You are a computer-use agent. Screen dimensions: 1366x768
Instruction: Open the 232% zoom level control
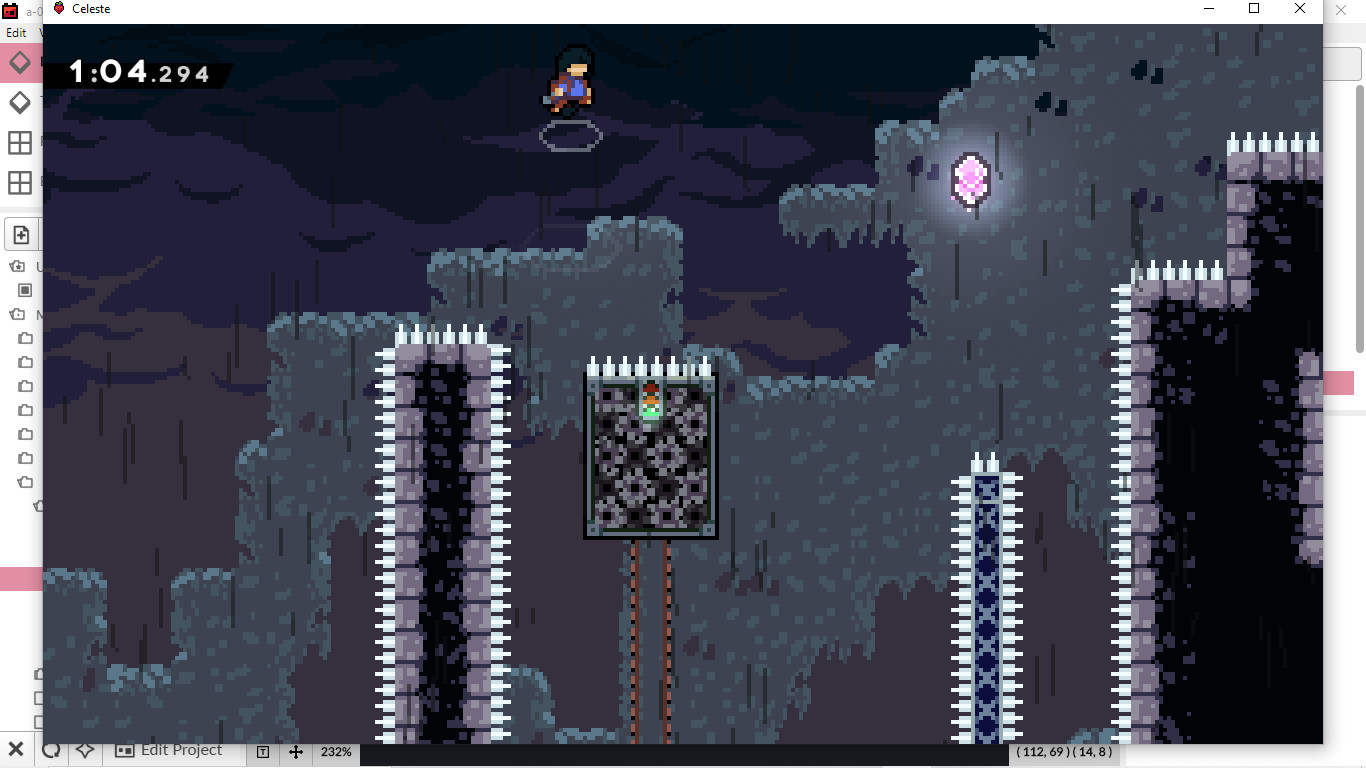[336, 752]
